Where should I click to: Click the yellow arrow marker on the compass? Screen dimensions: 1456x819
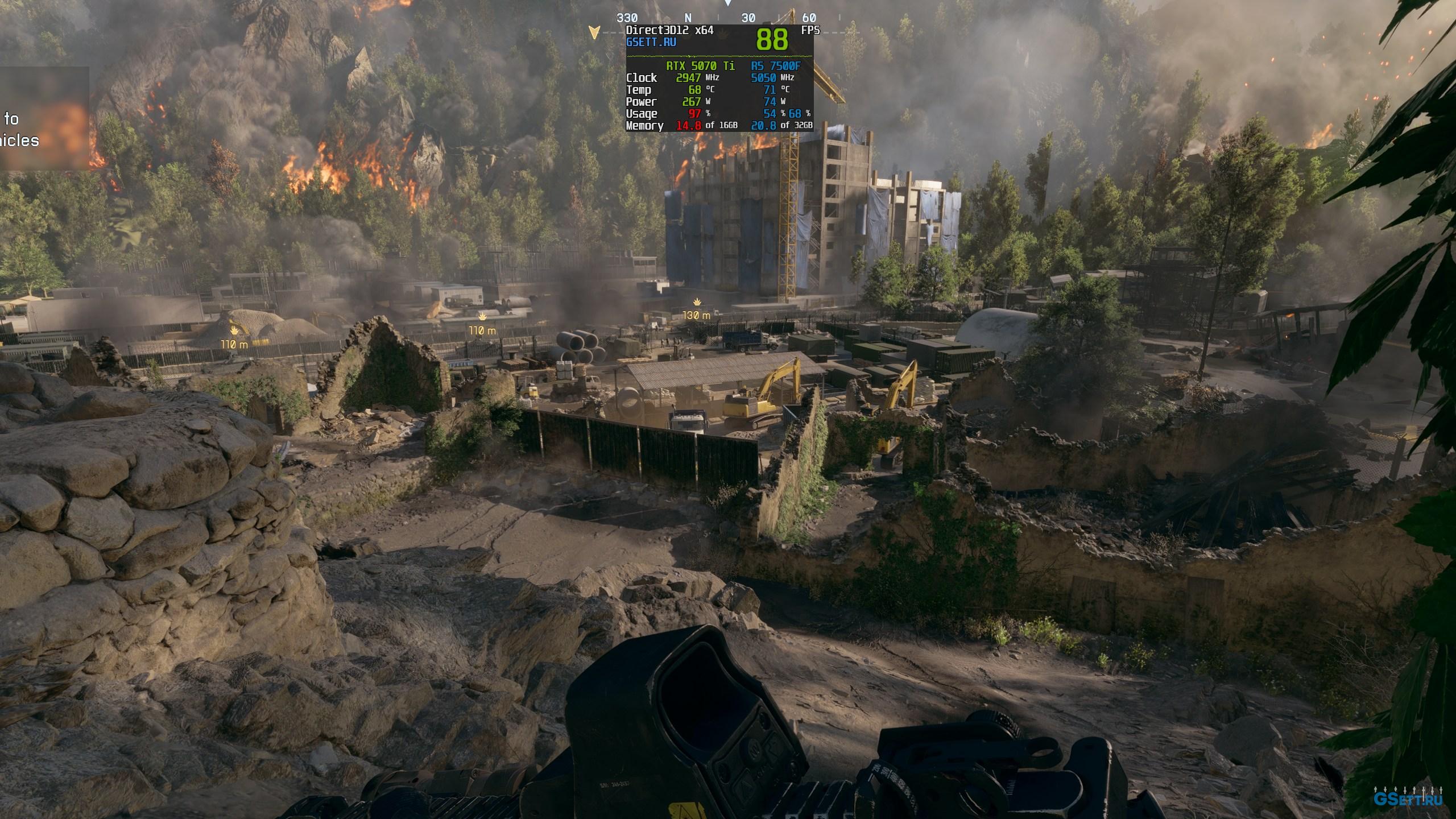pyautogui.click(x=594, y=32)
